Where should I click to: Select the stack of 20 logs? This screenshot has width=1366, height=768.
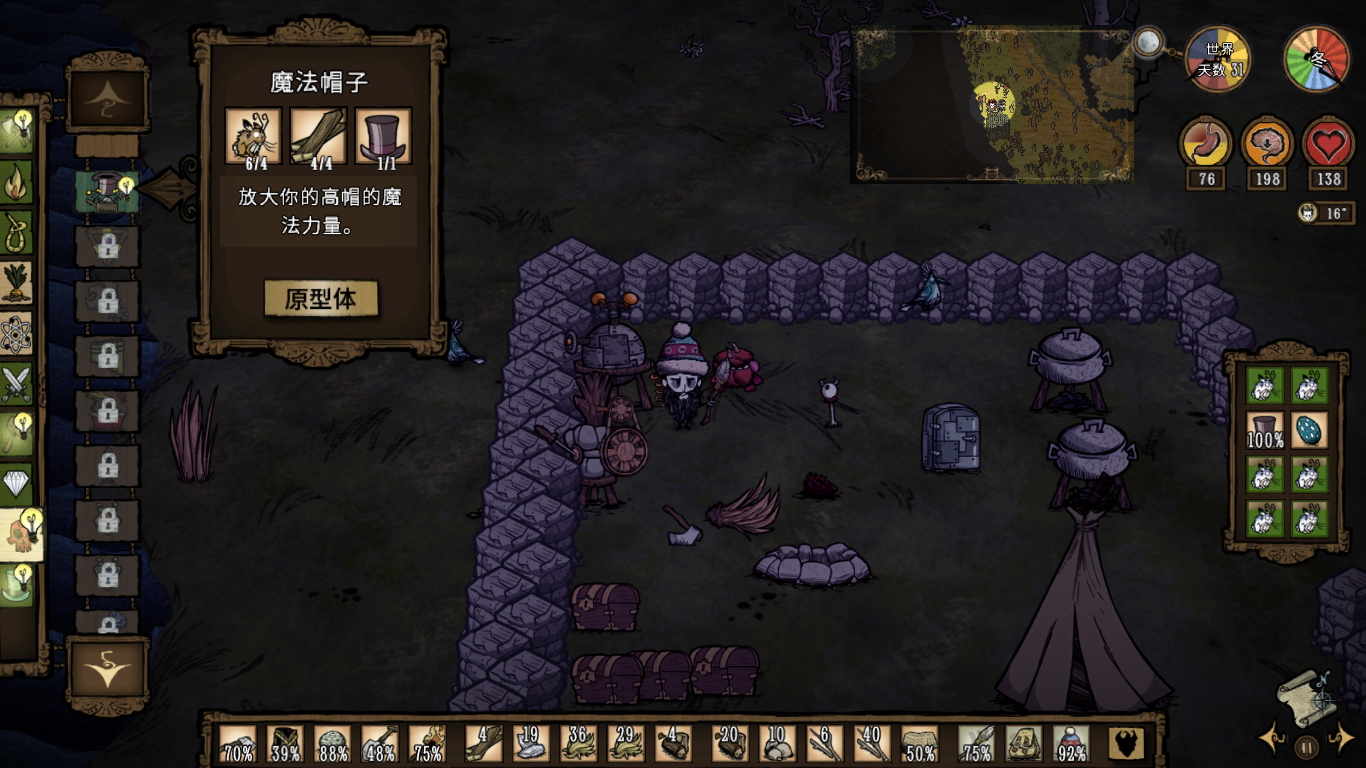pos(729,744)
